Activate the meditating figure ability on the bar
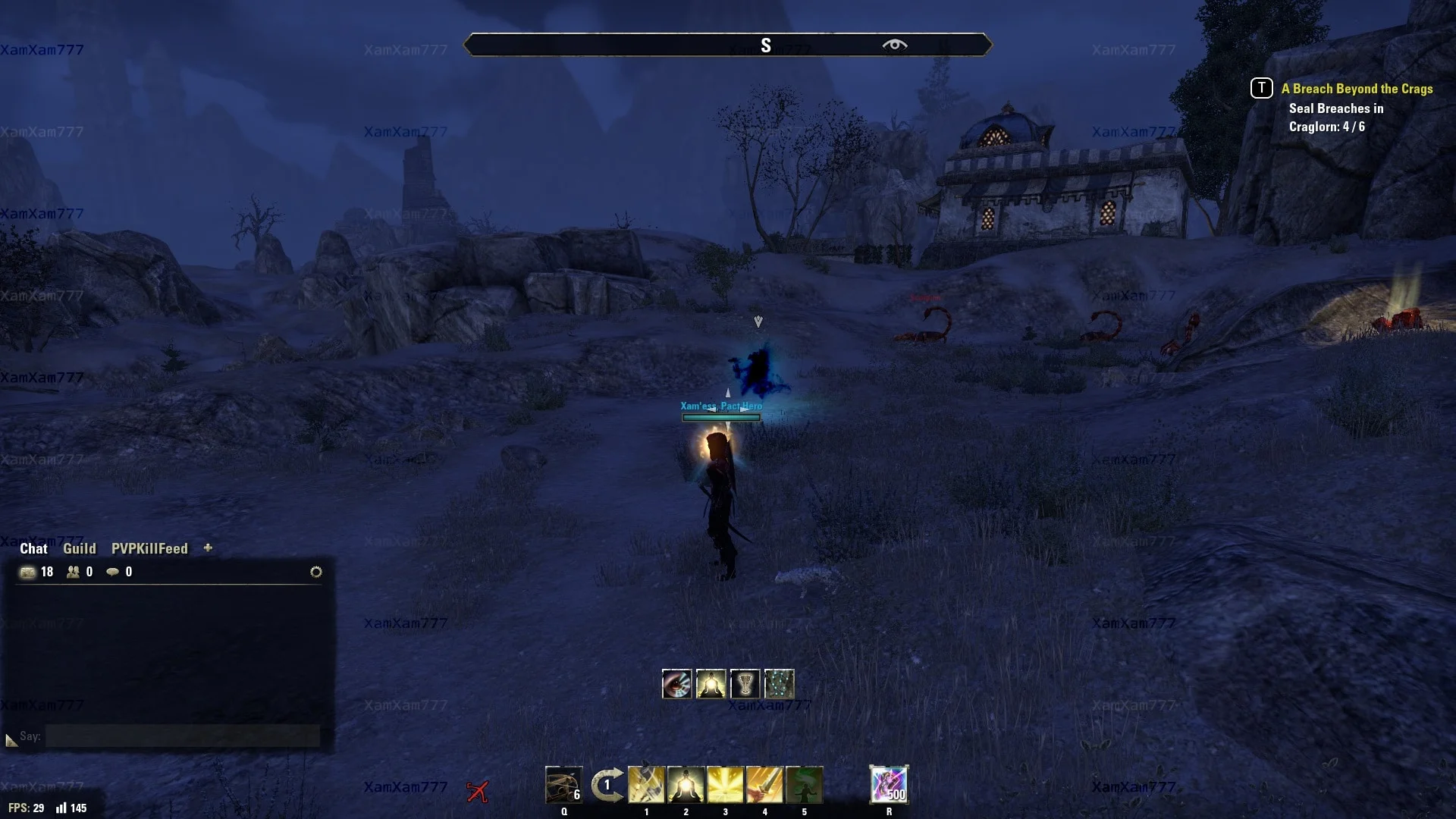This screenshot has height=819, width=1456. 686,785
